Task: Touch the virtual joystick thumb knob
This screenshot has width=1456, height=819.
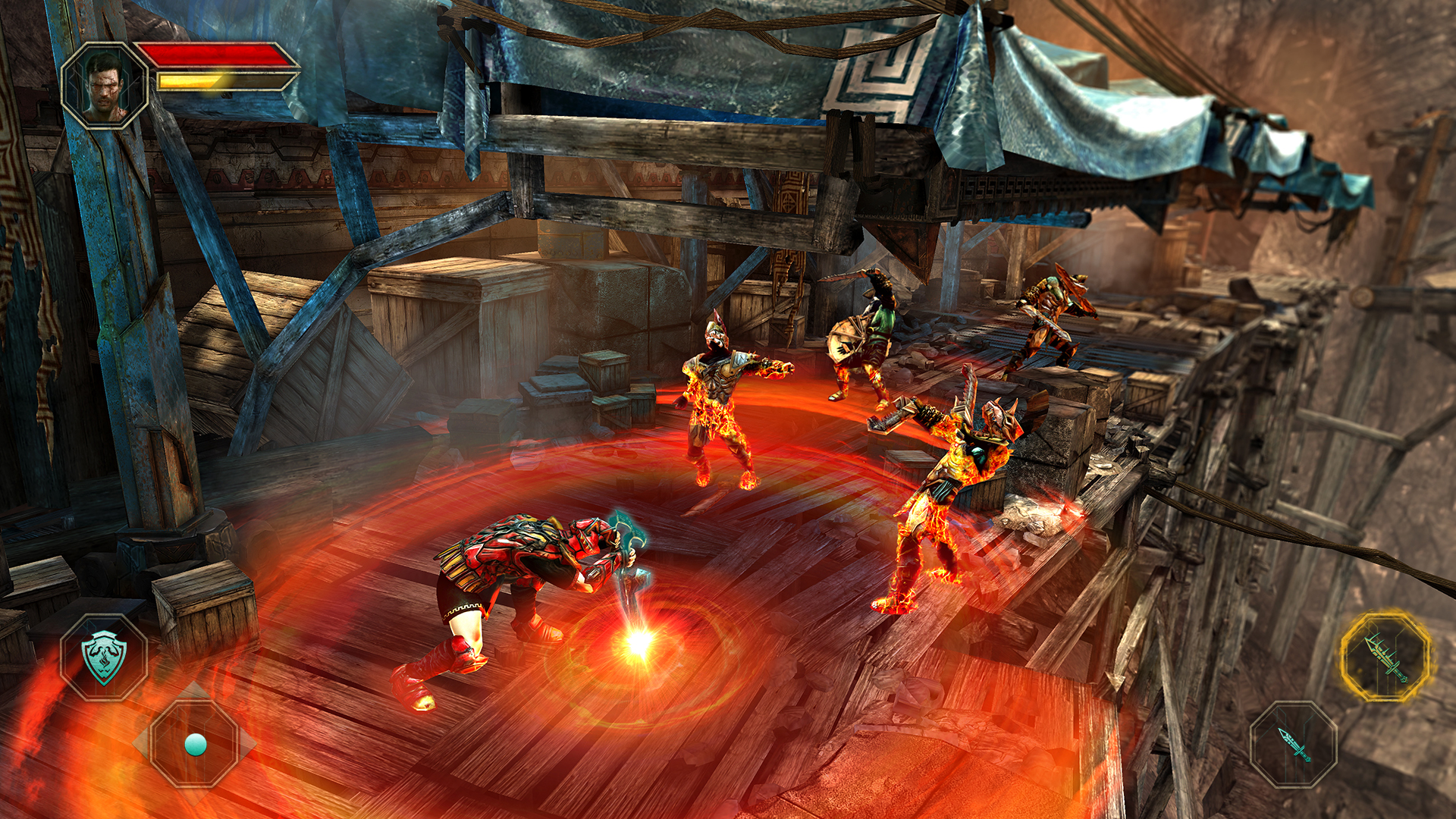Action: (x=196, y=745)
